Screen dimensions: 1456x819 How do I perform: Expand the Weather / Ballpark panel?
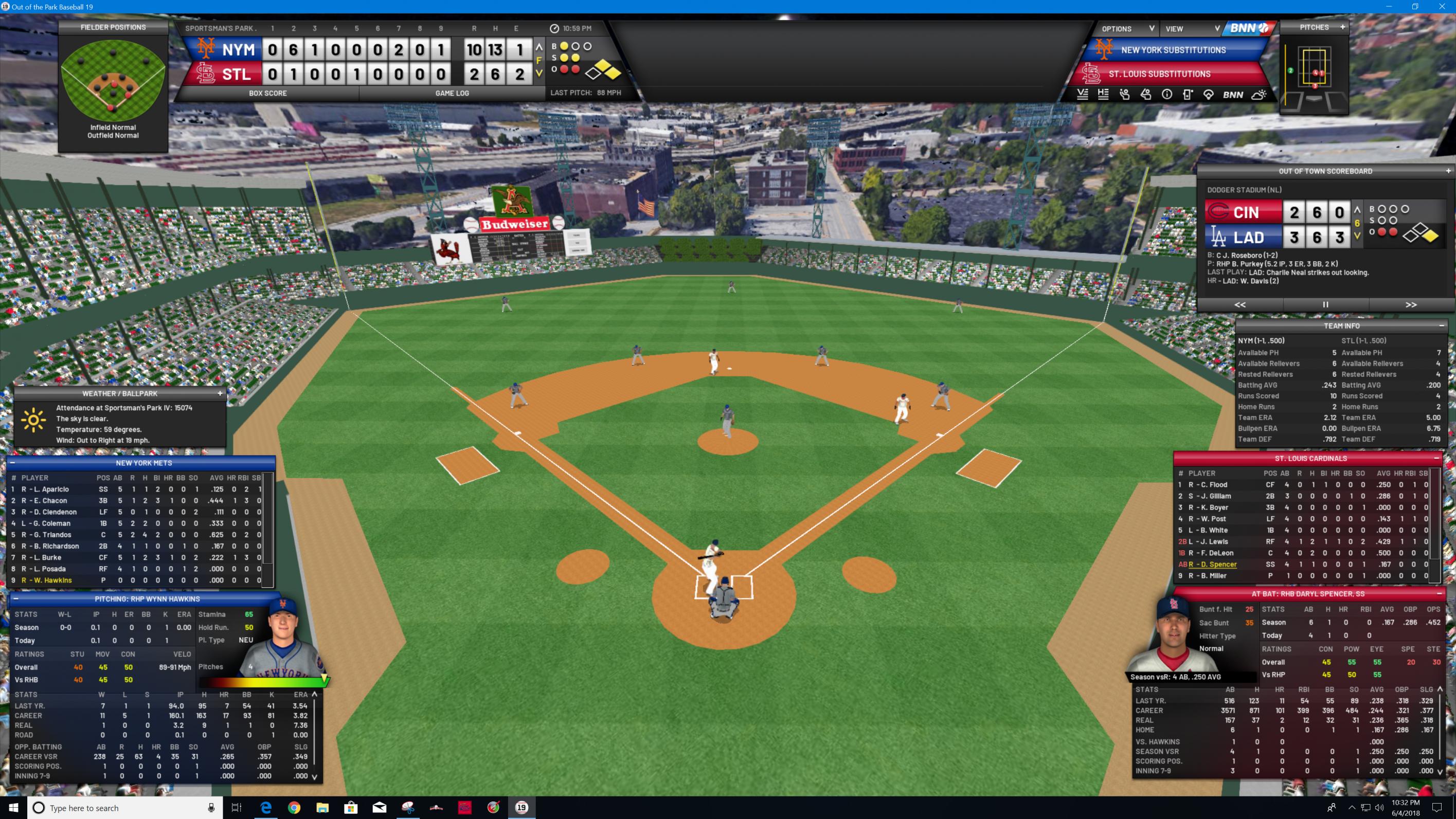point(220,394)
